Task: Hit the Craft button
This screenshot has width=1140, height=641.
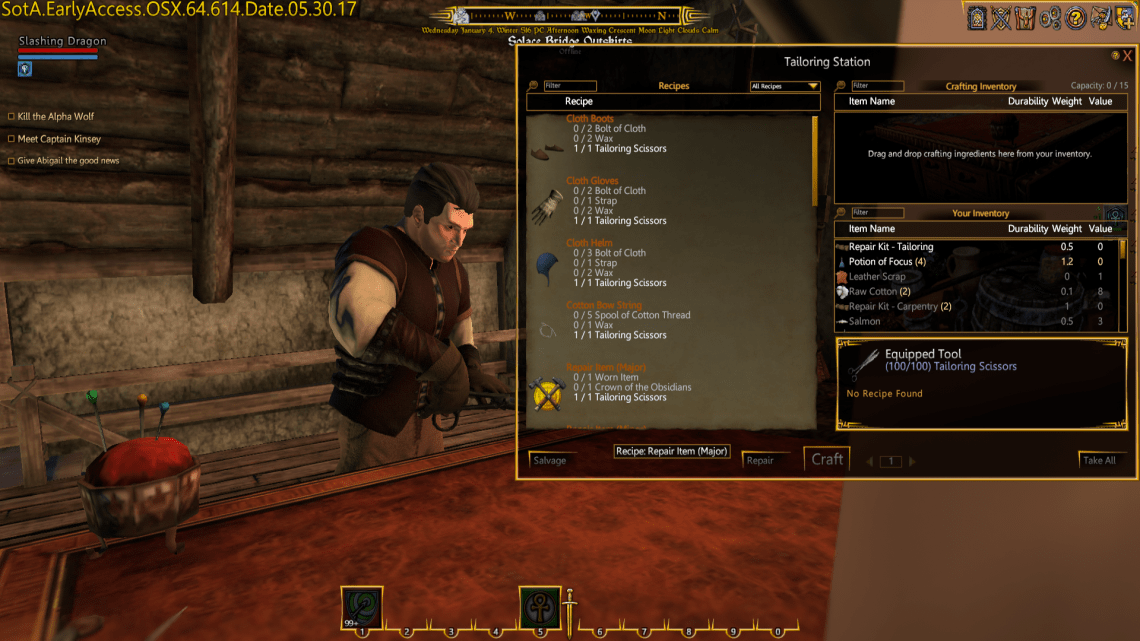Action: (x=827, y=459)
